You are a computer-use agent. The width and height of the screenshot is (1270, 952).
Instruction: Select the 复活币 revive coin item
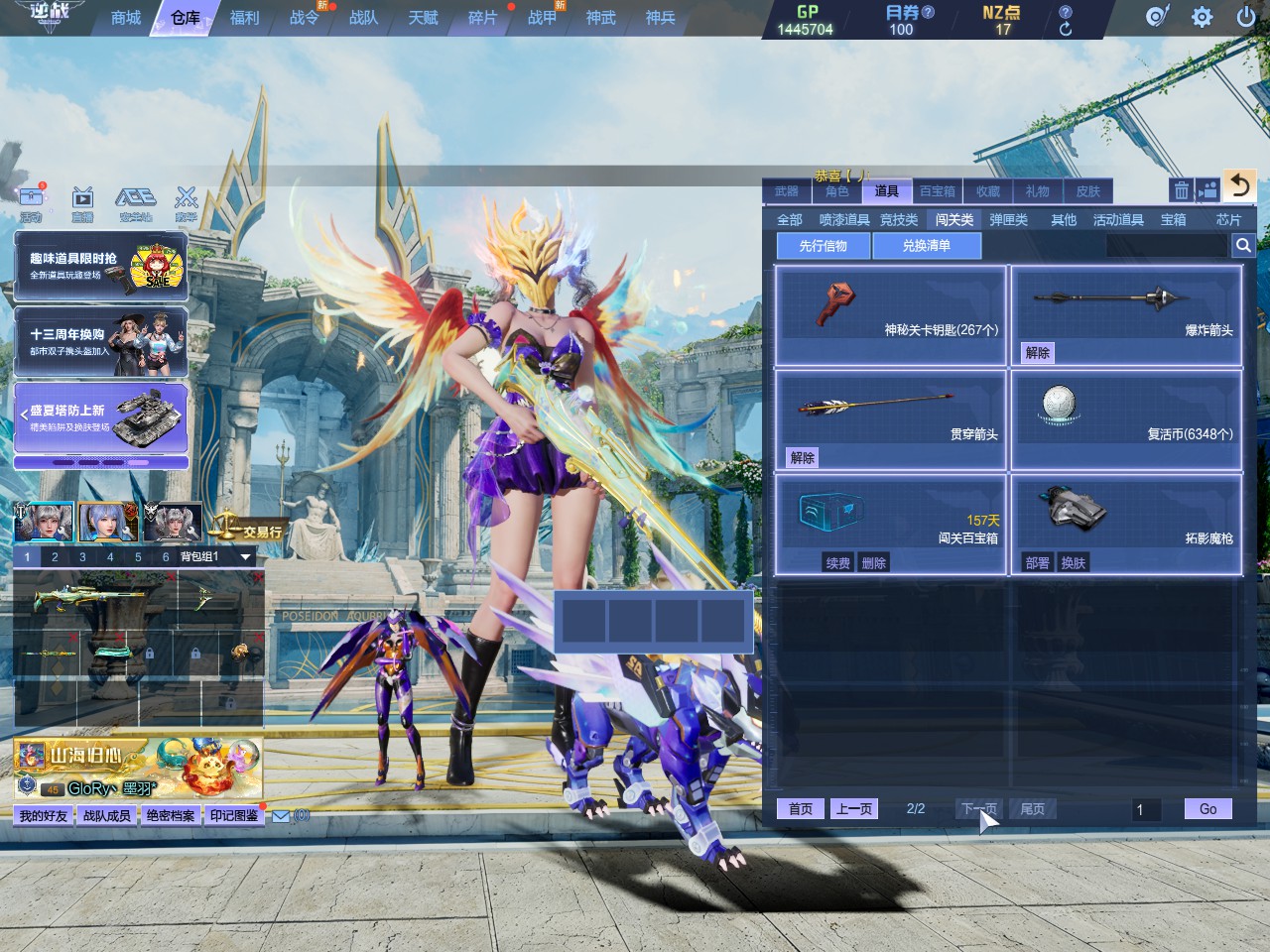(x=1126, y=419)
